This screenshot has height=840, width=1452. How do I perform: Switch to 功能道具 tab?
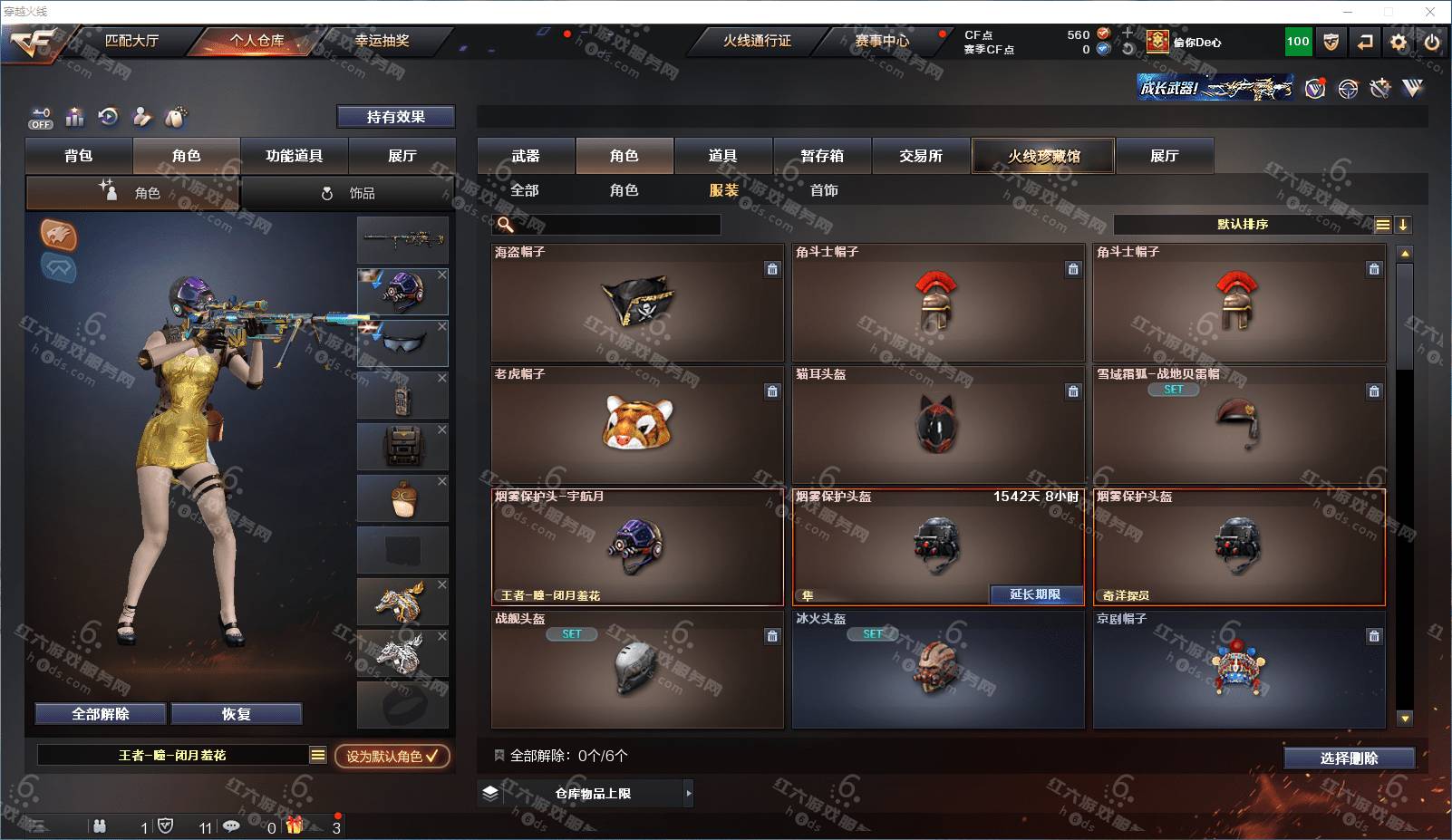294,156
